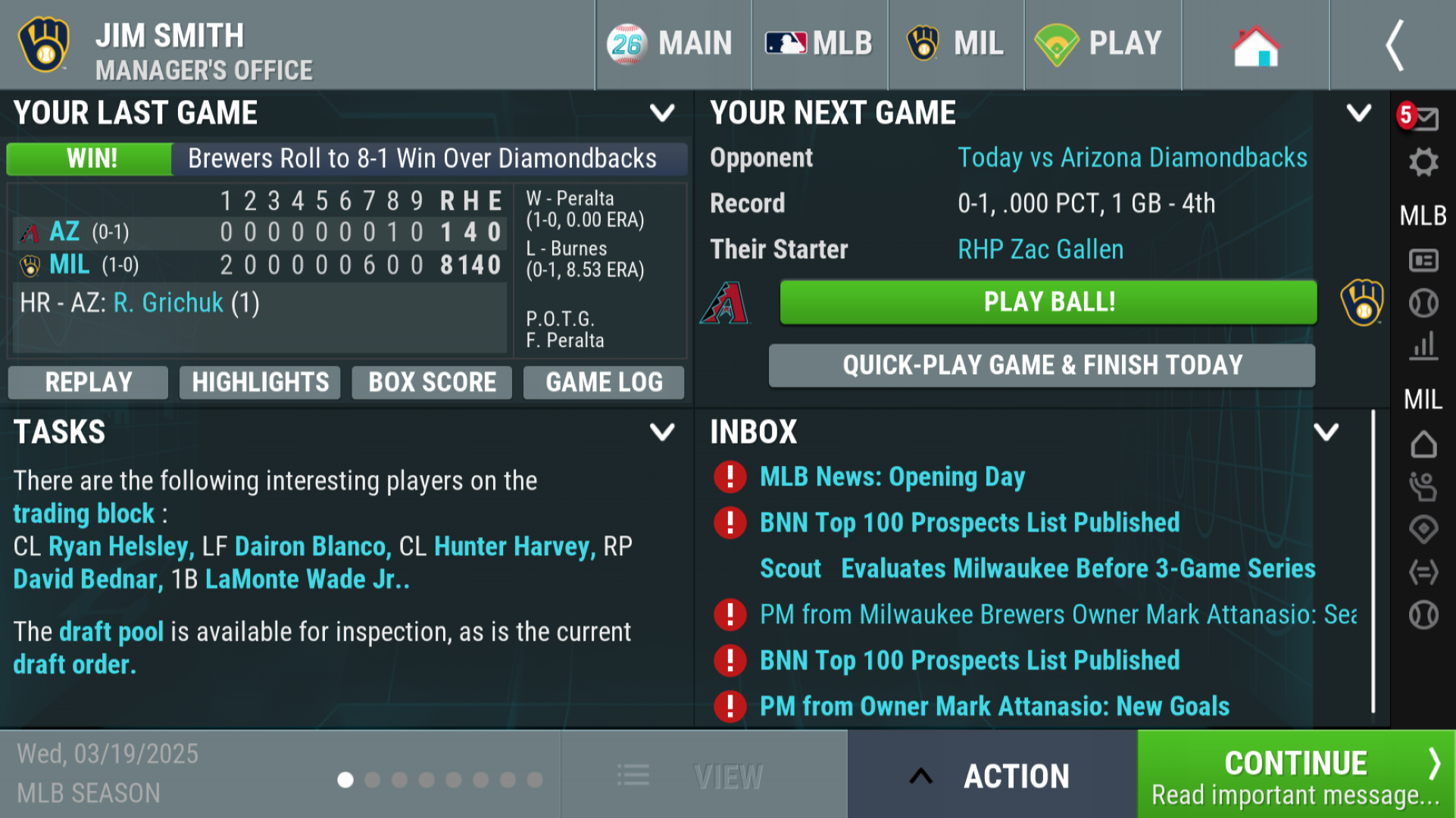View MLB news card icon in sidebar
This screenshot has height=818, width=1456.
tap(1424, 260)
